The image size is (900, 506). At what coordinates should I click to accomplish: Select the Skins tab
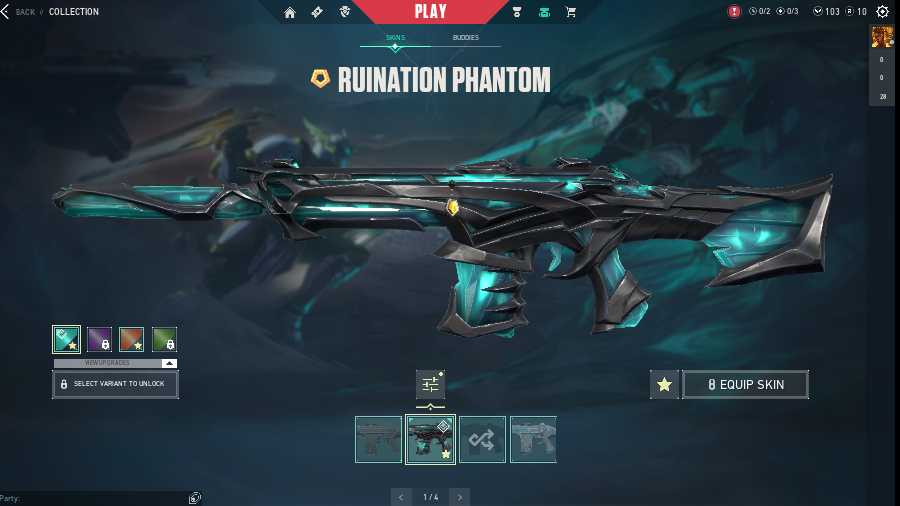coord(395,38)
